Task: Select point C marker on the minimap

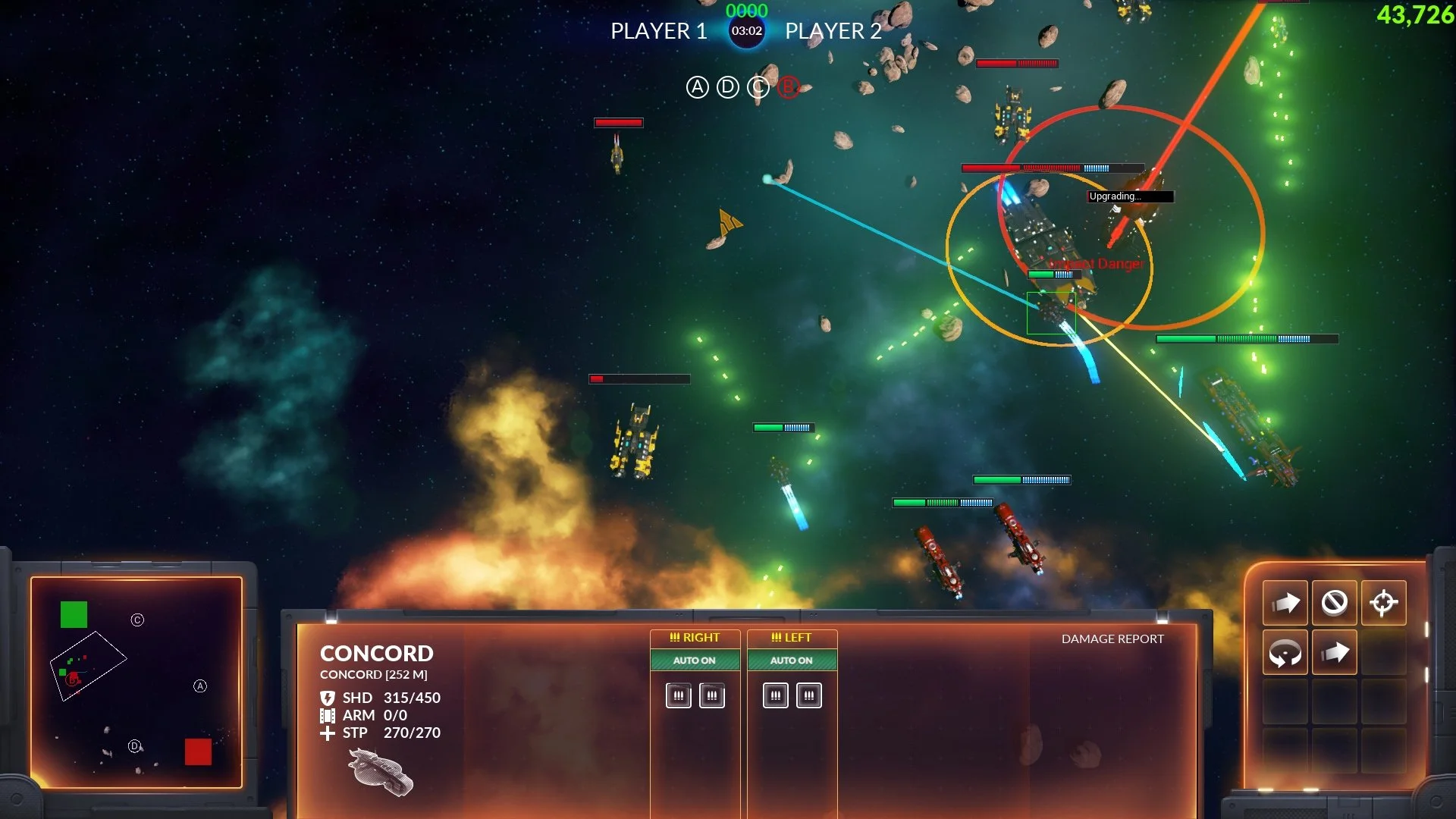Action: coord(137,620)
